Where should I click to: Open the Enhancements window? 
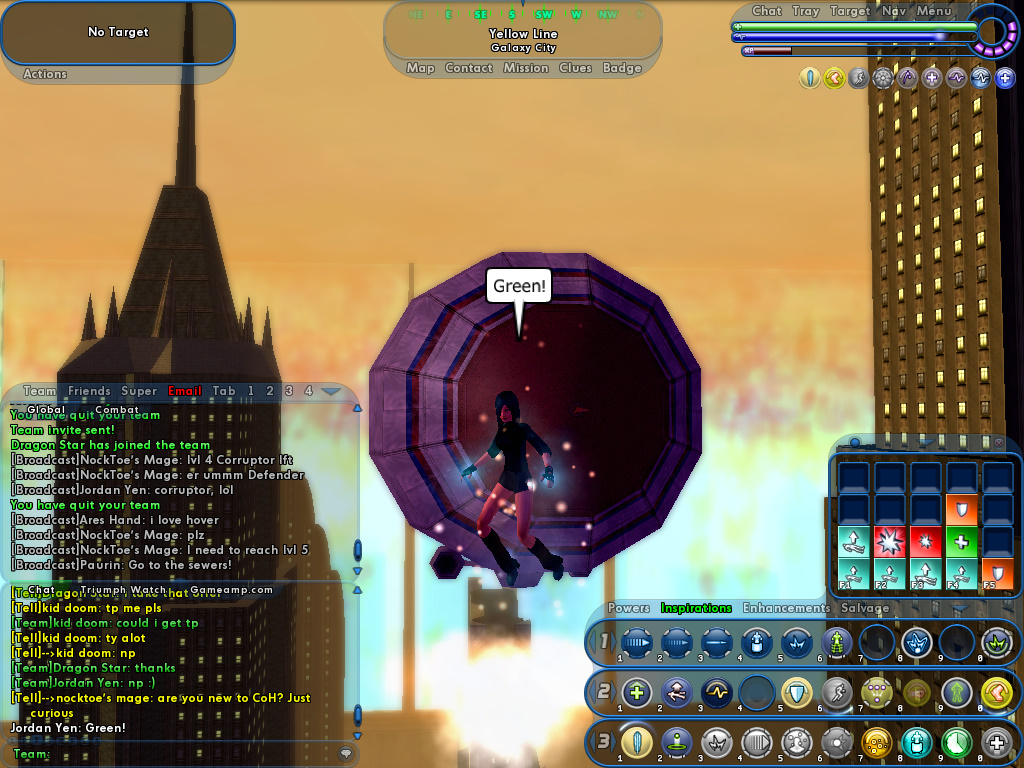point(786,608)
